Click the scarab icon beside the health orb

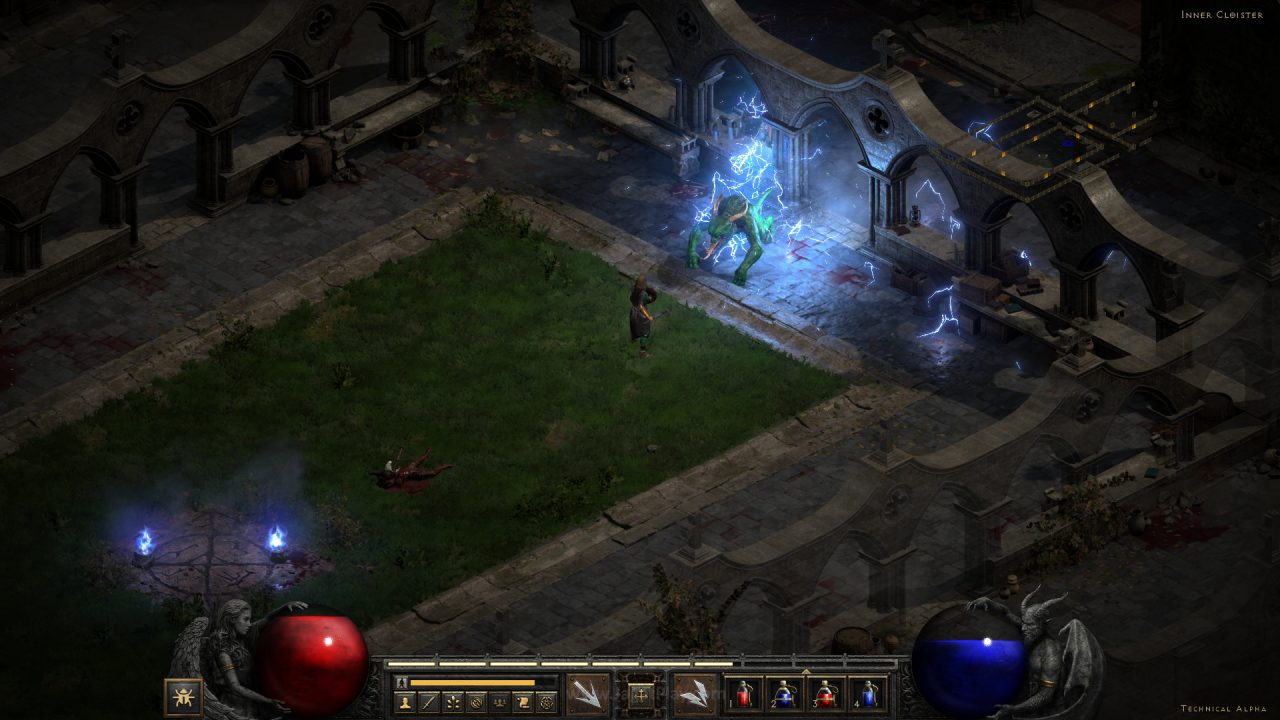[183, 696]
